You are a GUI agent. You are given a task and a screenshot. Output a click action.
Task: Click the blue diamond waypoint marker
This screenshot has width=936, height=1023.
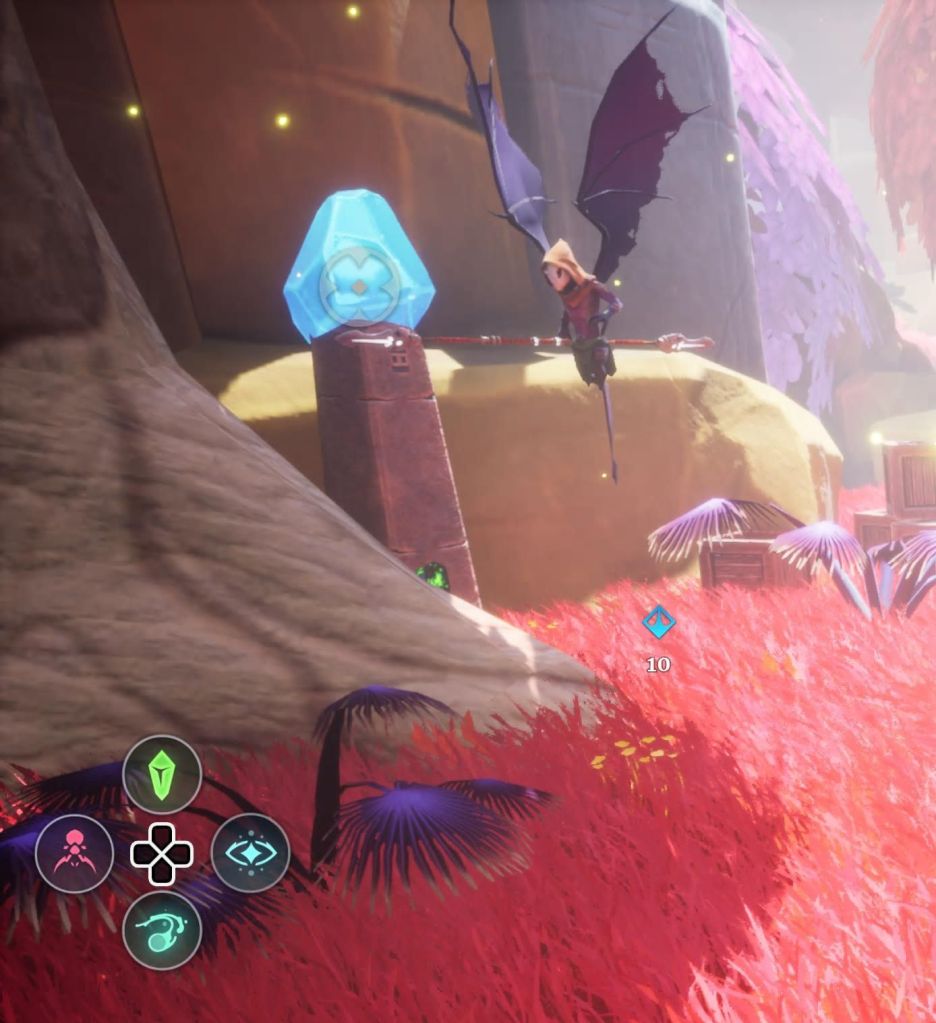click(658, 622)
